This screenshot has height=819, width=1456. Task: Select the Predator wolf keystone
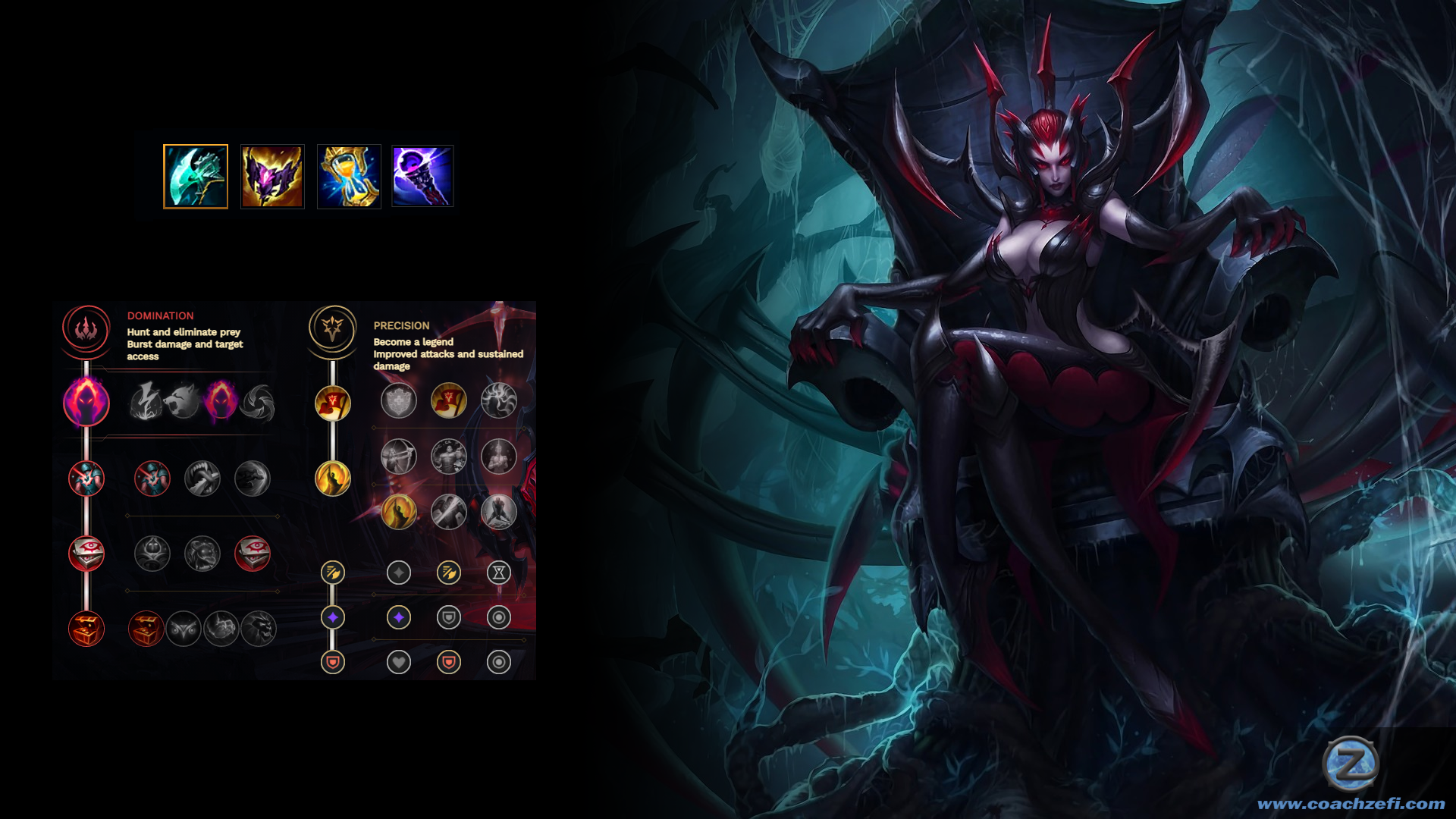(183, 401)
